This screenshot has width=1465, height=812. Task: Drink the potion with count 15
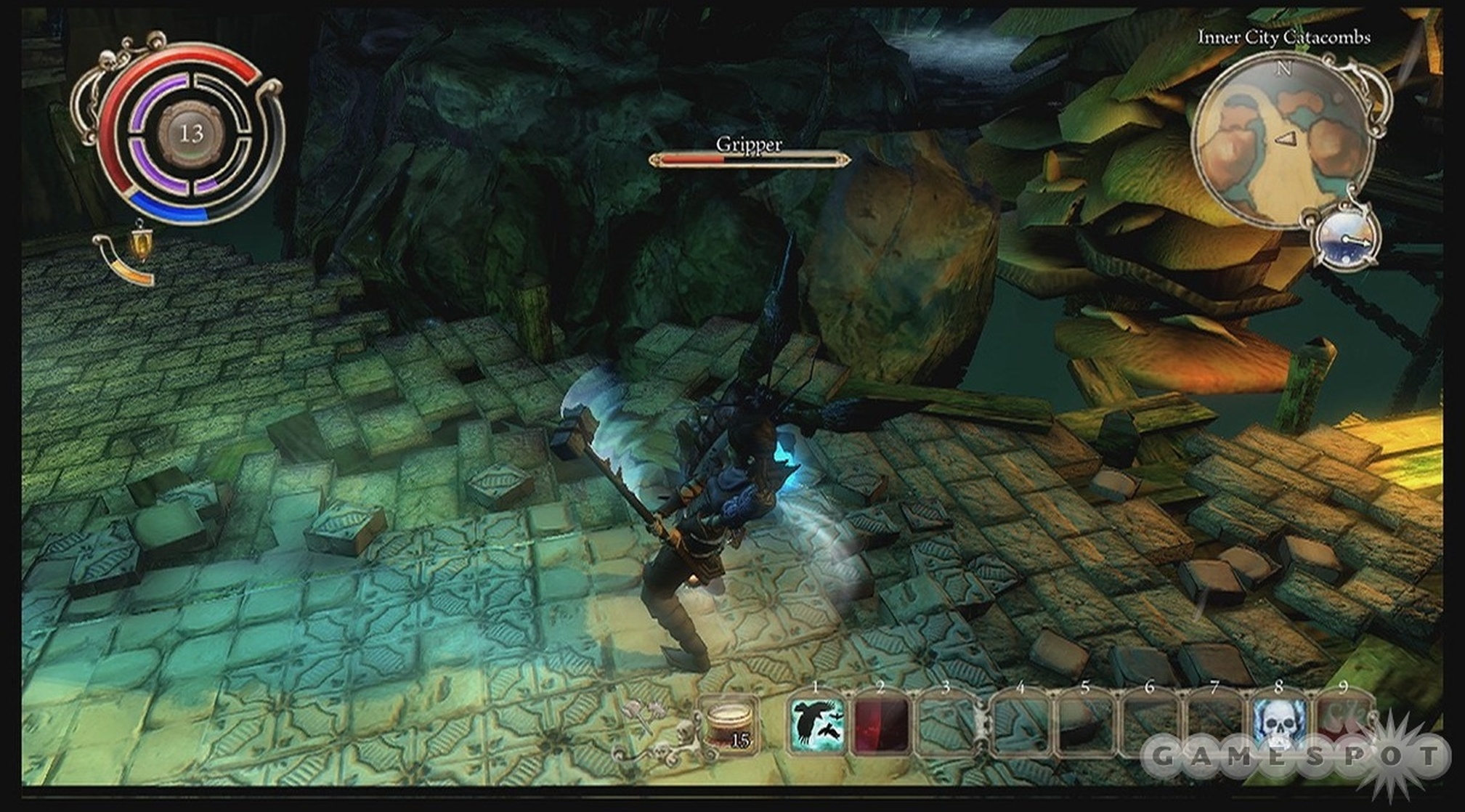click(x=729, y=724)
